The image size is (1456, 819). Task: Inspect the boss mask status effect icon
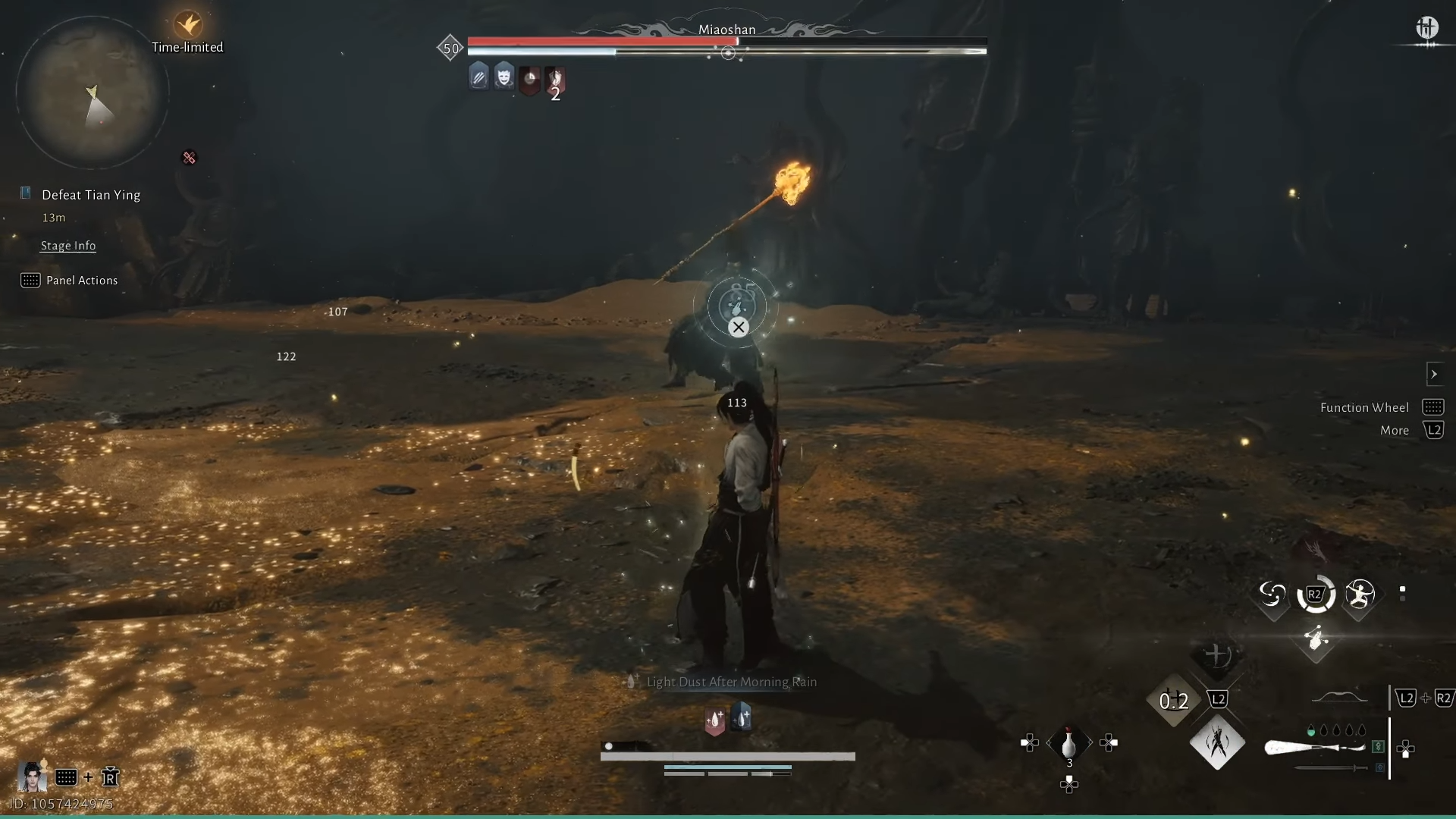point(504,77)
